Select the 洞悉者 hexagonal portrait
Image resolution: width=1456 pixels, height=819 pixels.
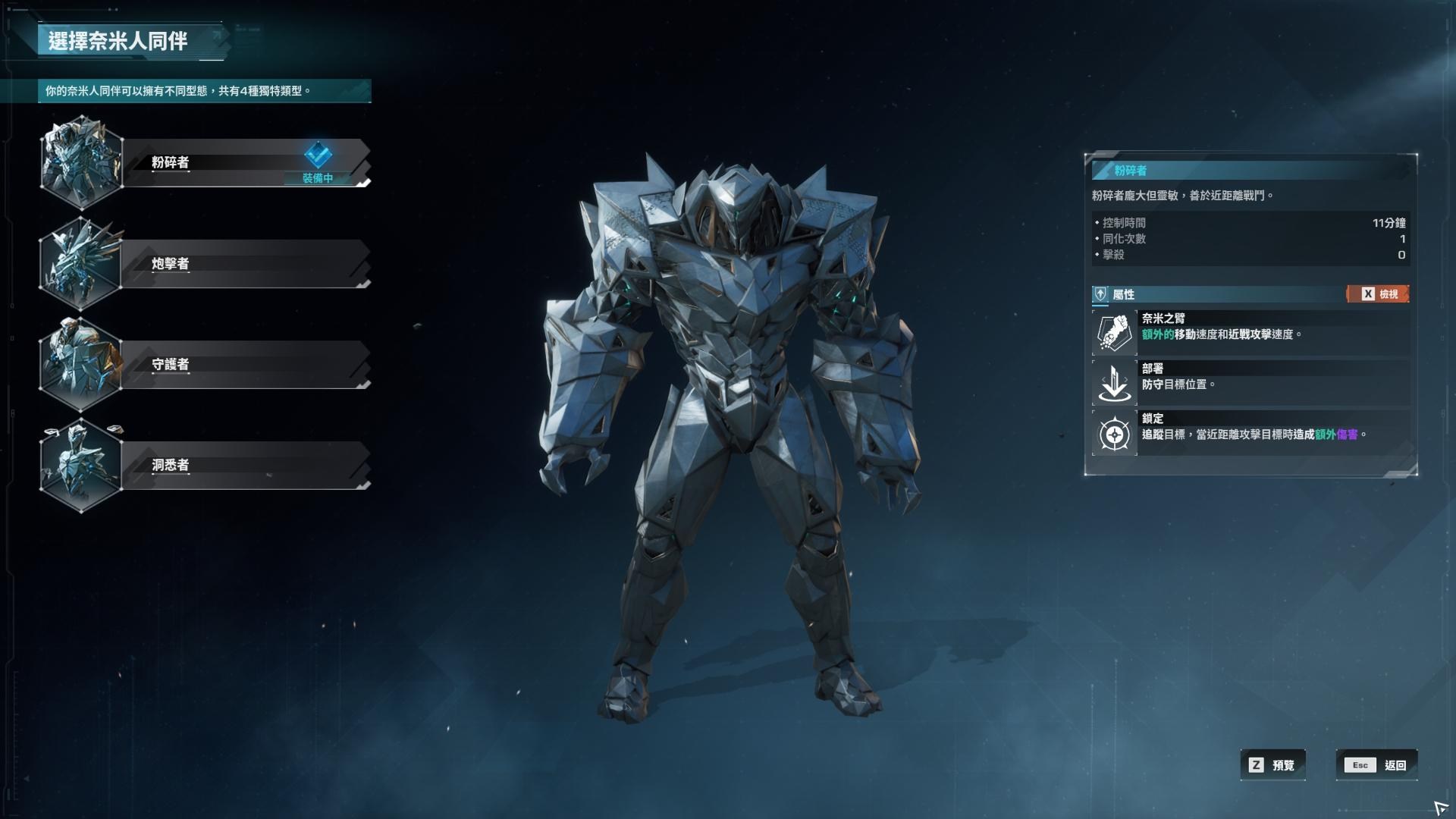pos(80,465)
